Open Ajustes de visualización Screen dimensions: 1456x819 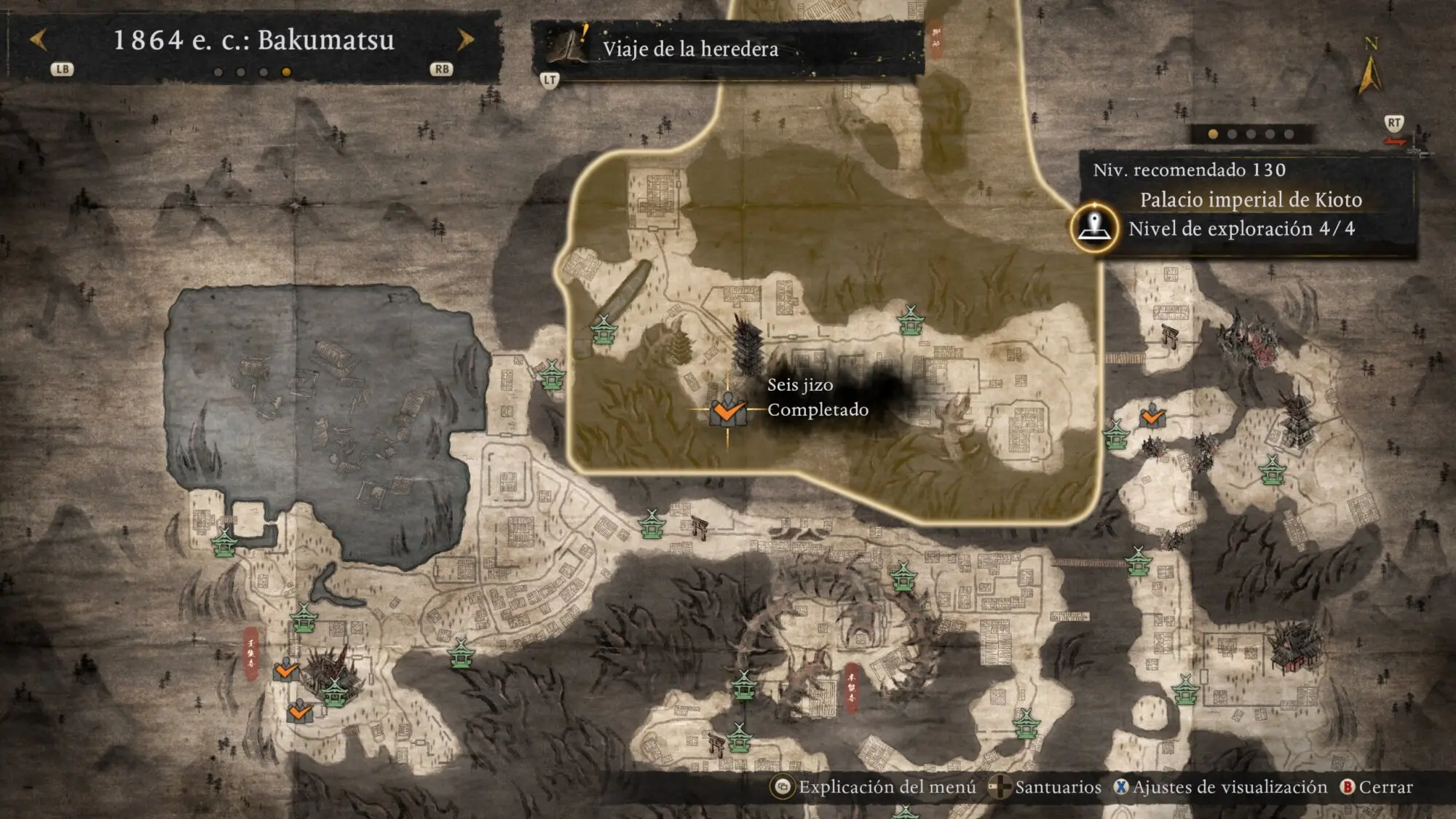tap(1221, 787)
